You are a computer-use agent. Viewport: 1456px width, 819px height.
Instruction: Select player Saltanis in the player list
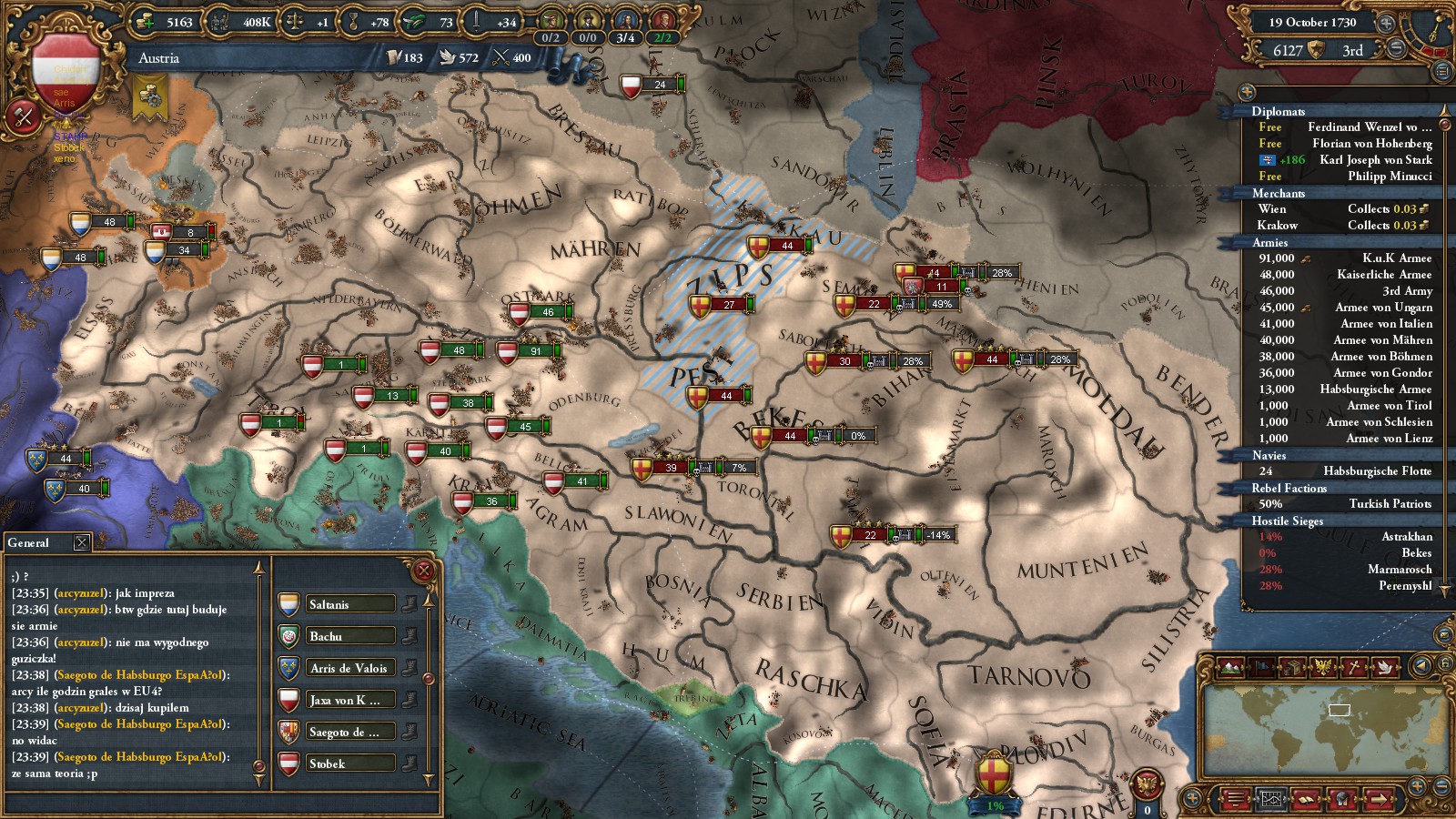(x=337, y=604)
